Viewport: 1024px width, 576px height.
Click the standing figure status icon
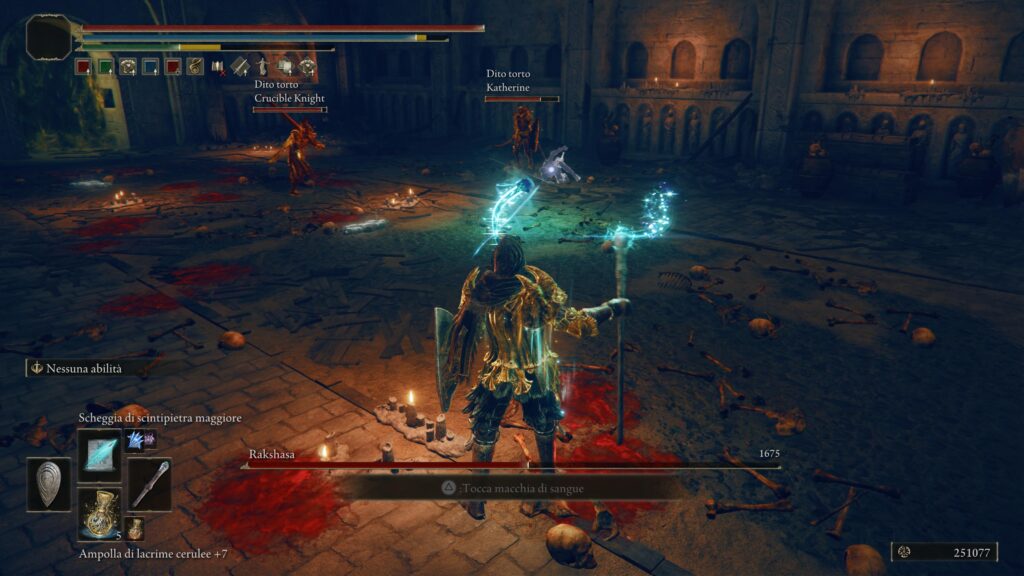pos(262,67)
